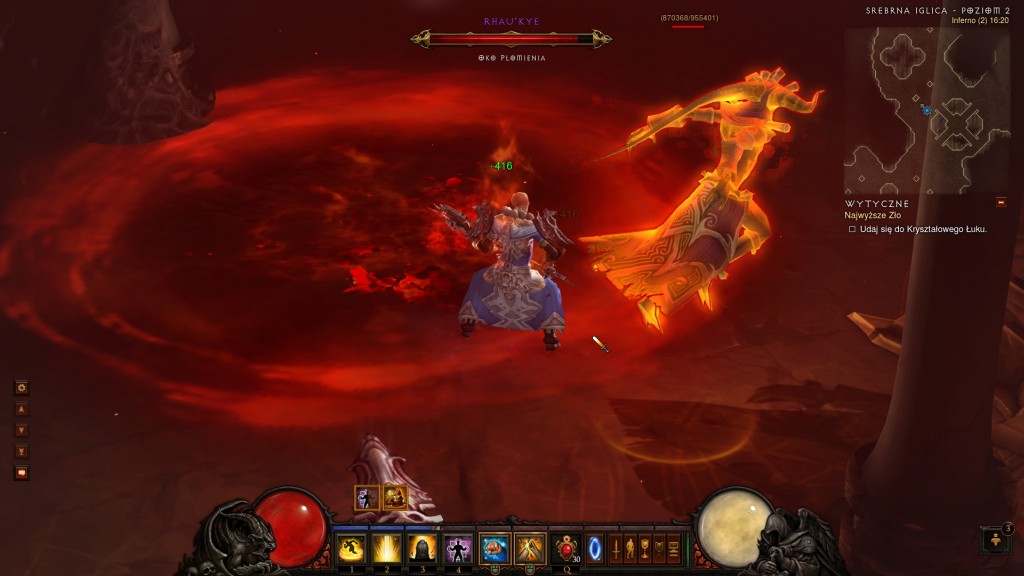Activate the dashing figure skill in slot 1
1024x576 pixels.
[350, 548]
